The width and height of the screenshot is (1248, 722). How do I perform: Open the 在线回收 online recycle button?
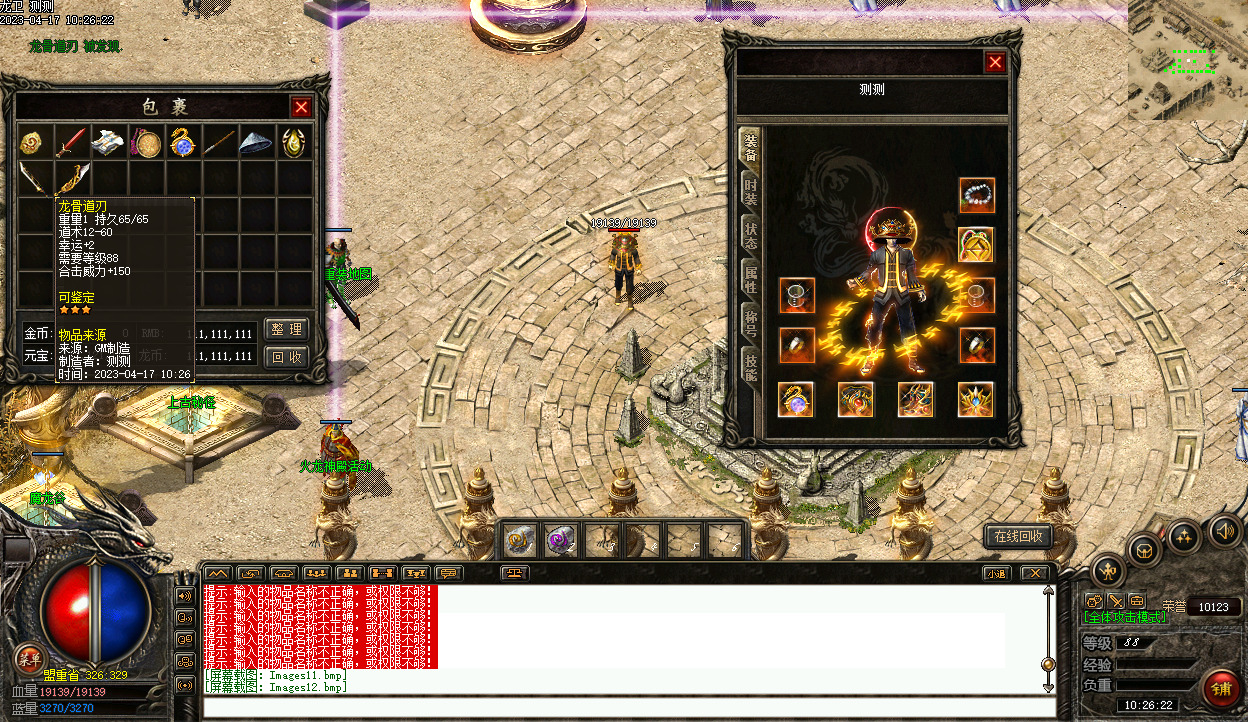(x=1018, y=536)
